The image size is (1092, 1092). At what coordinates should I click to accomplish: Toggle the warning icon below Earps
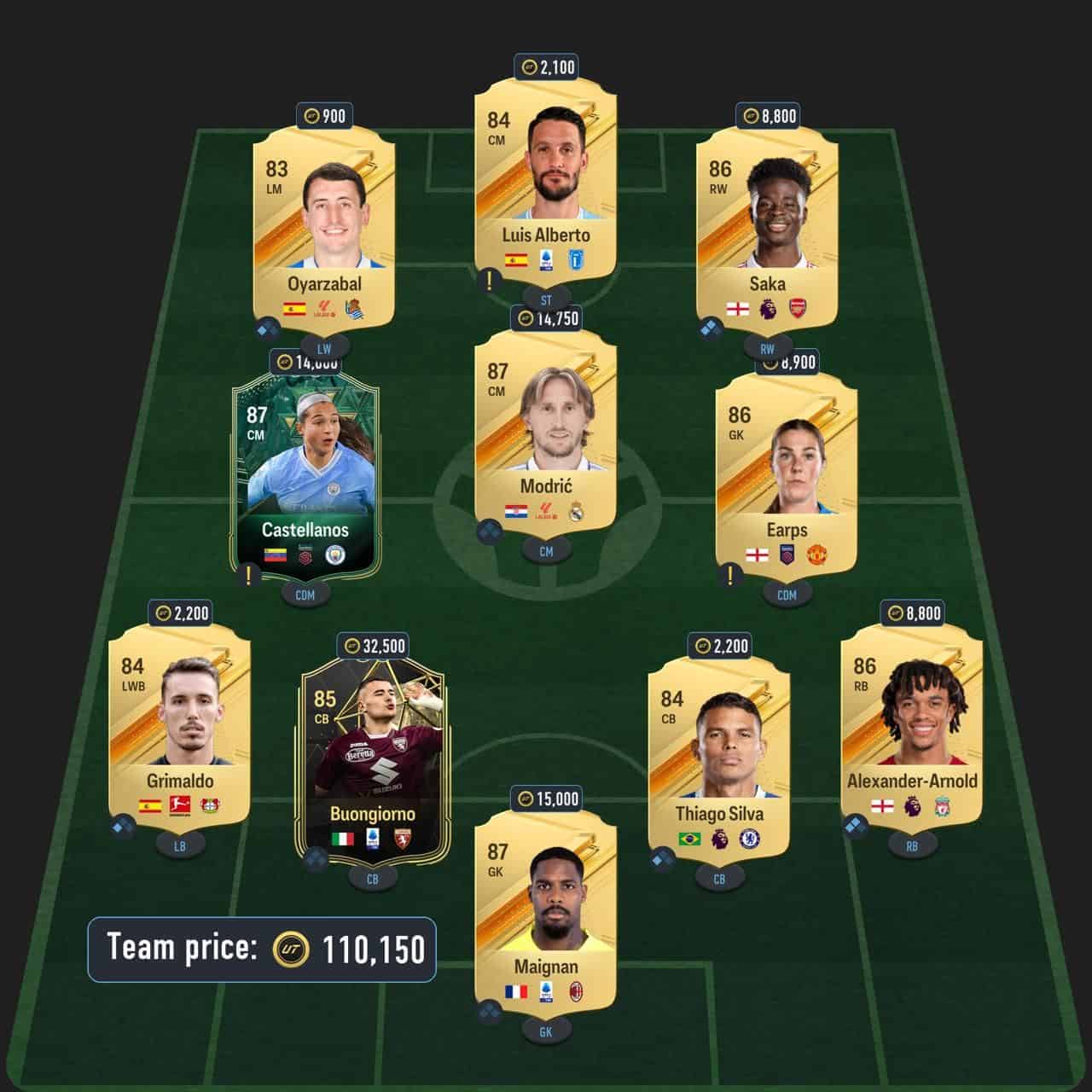pyautogui.click(x=729, y=576)
